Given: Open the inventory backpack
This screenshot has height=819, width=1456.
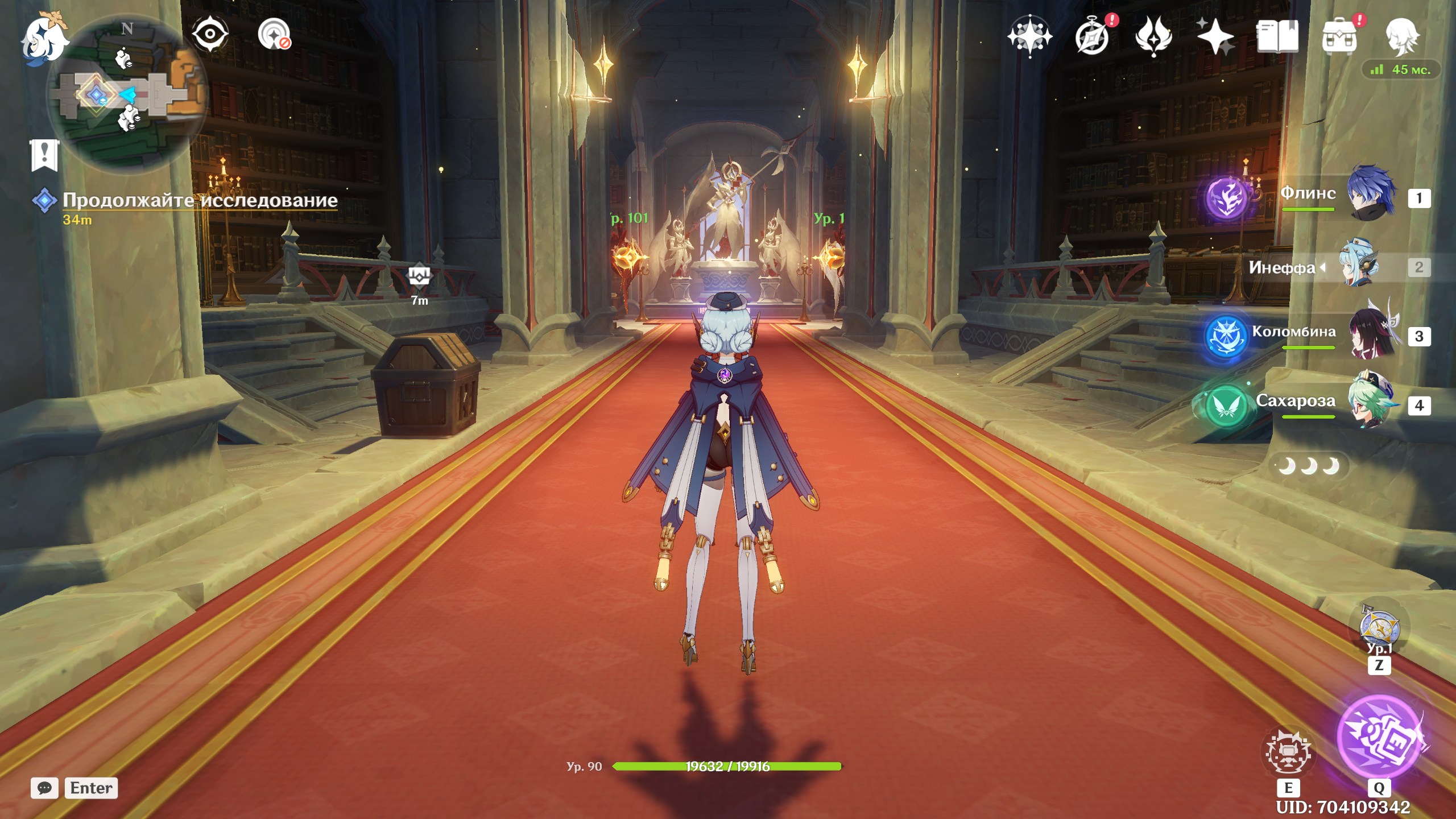Looking at the screenshot, I should click(1340, 36).
